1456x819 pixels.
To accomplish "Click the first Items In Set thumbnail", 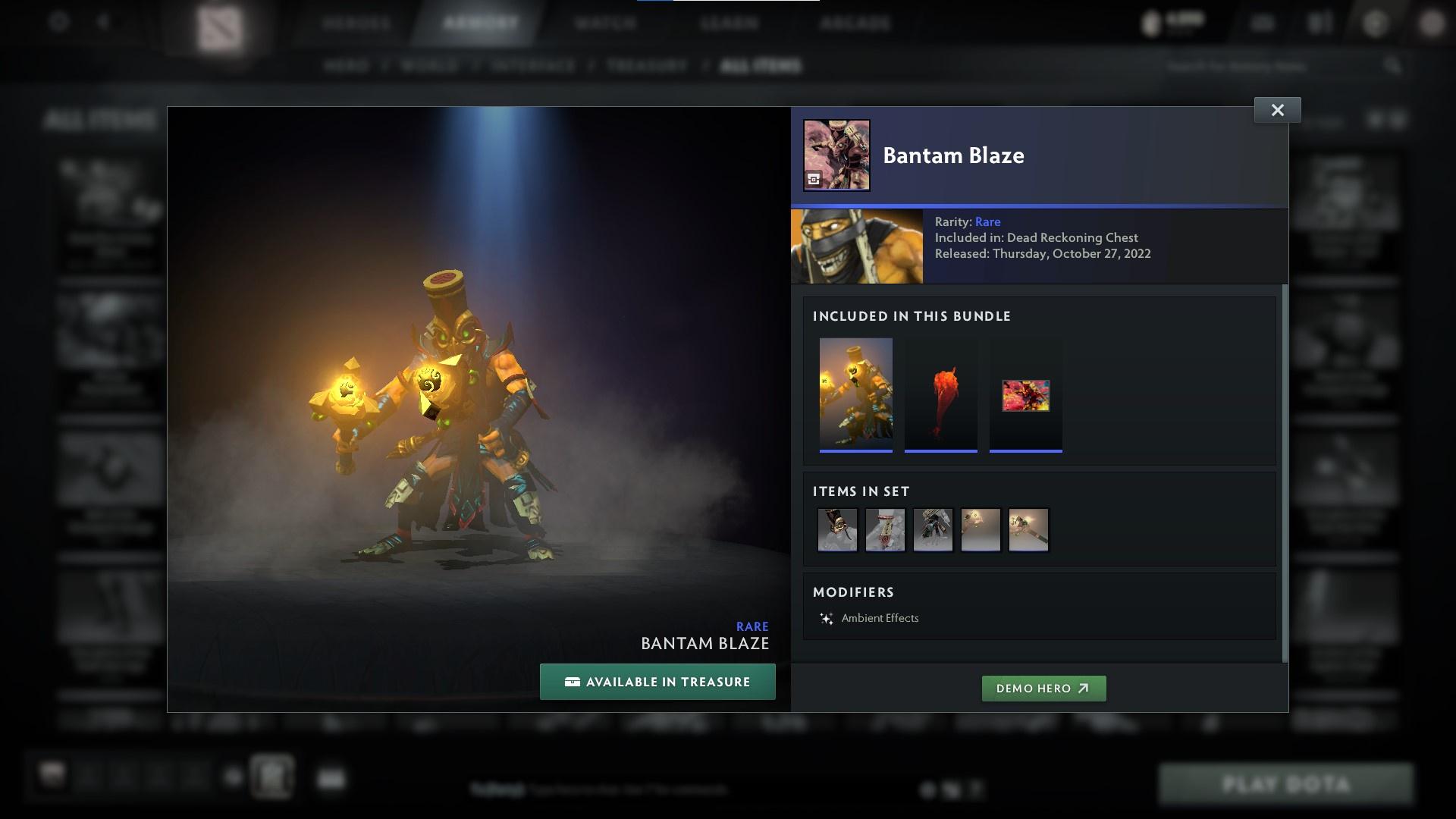I will pos(837,529).
